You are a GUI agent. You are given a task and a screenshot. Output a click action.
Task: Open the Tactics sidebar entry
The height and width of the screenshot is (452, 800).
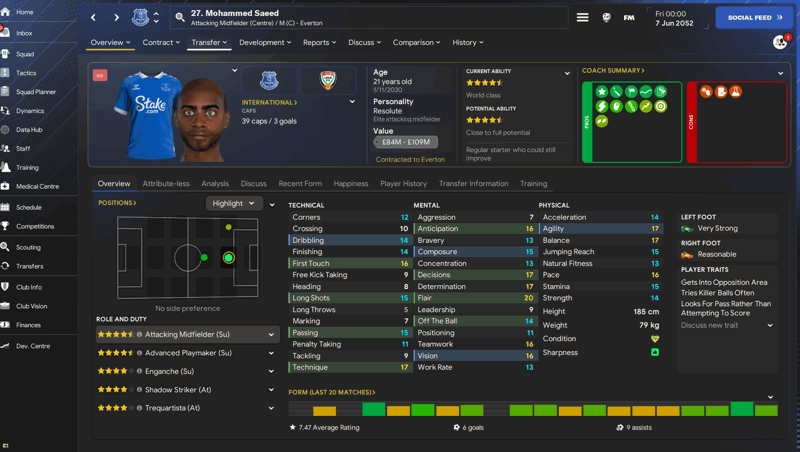(26, 73)
